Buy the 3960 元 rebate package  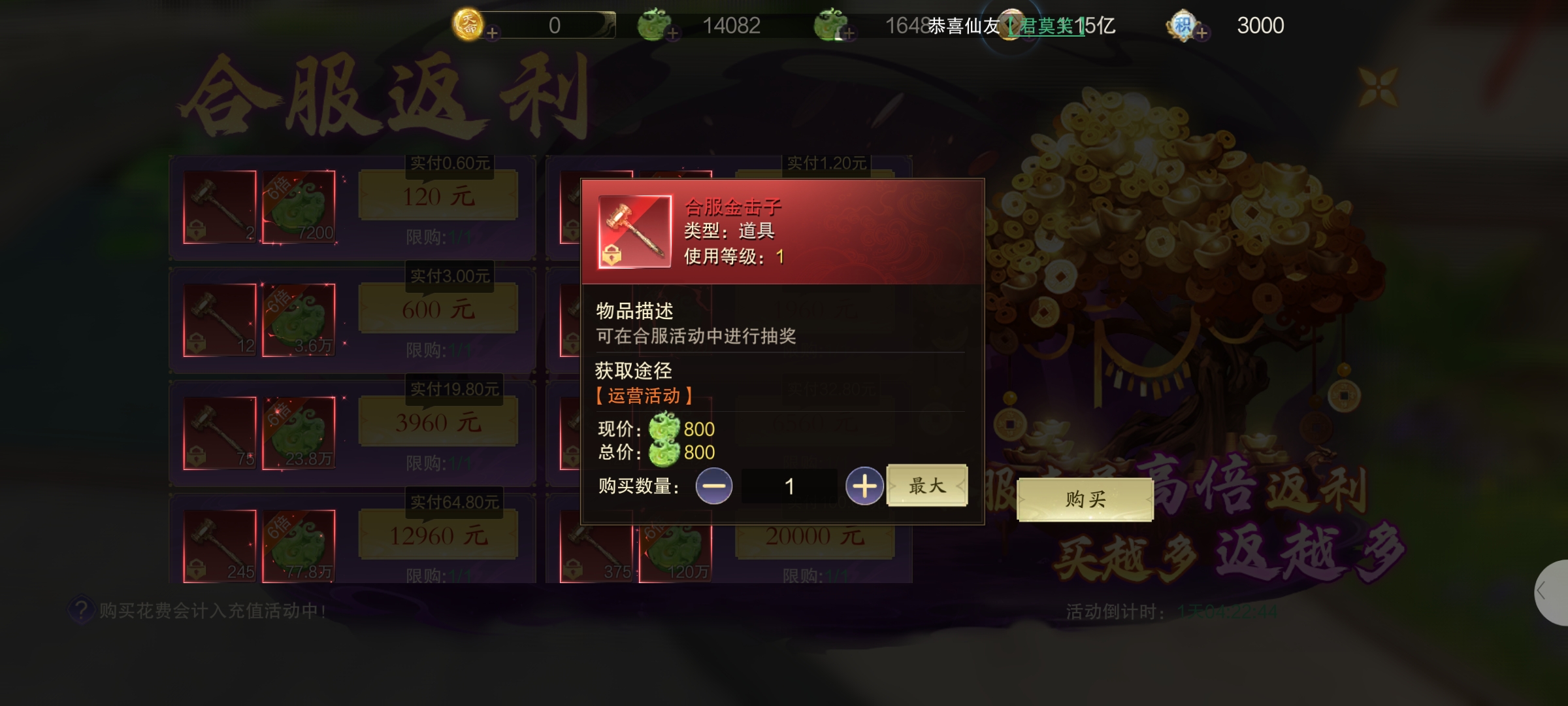click(x=438, y=422)
